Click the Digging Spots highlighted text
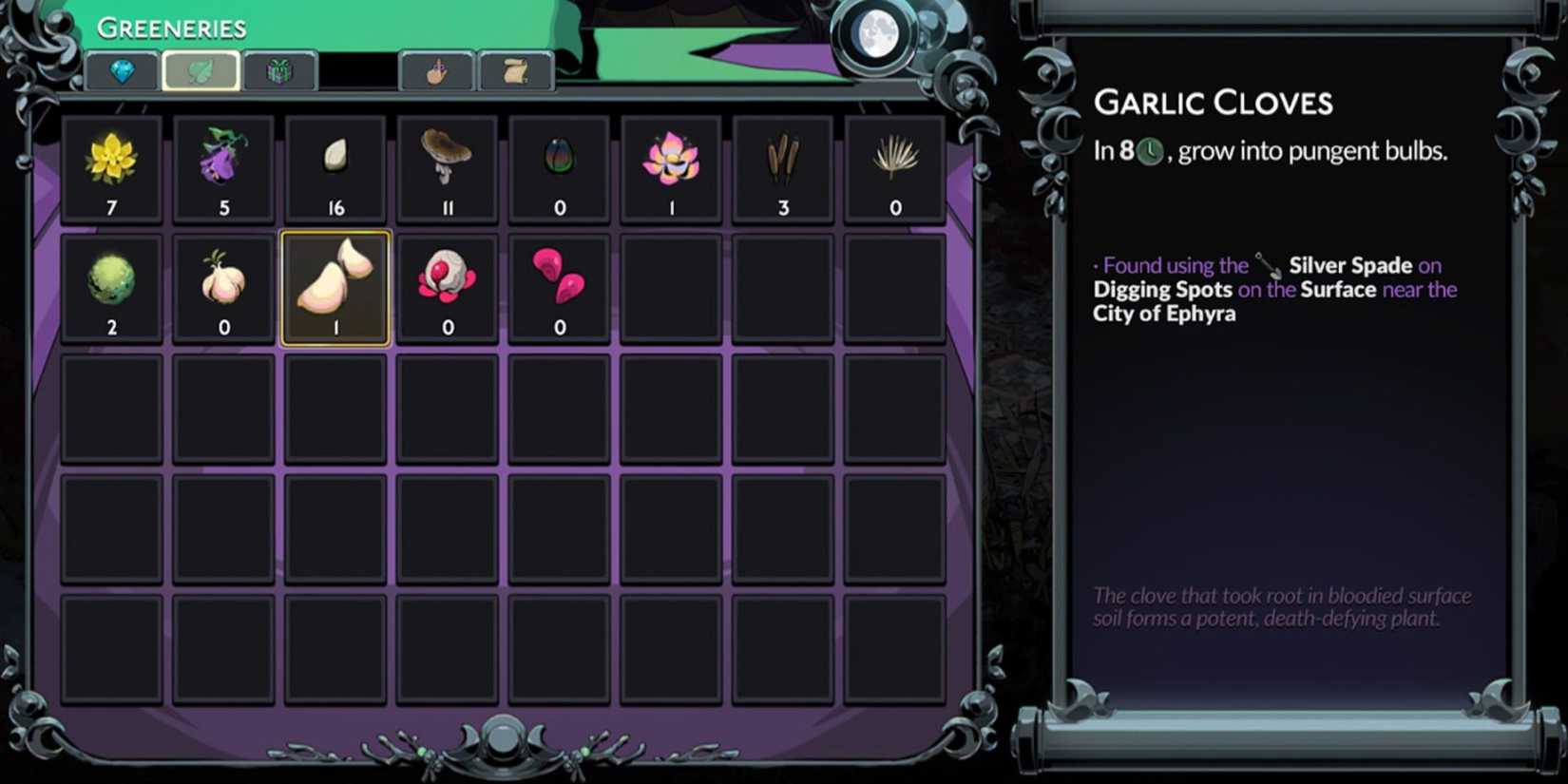 [1162, 289]
